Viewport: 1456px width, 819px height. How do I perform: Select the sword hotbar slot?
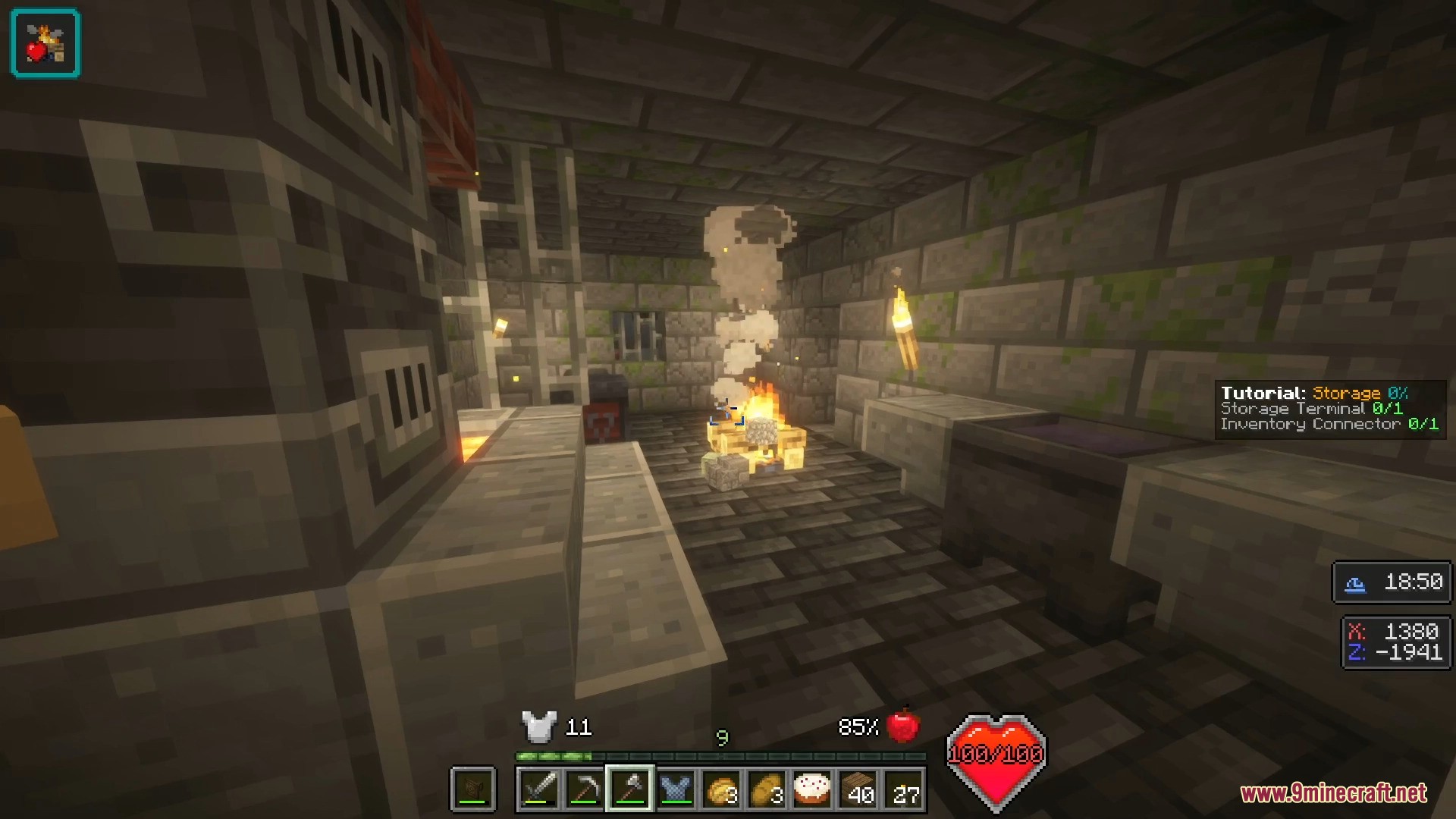click(538, 789)
